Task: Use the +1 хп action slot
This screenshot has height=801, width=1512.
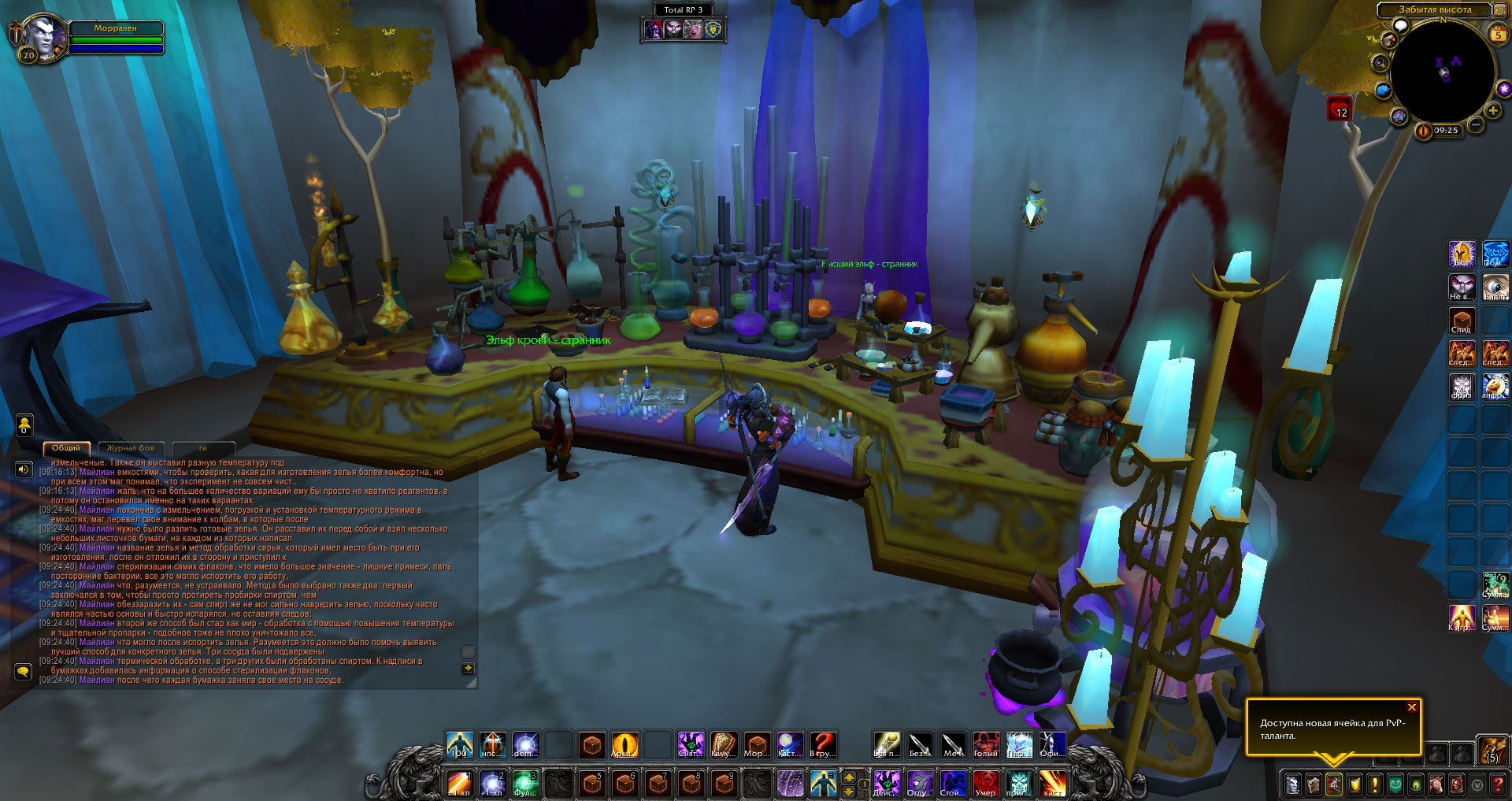Action: click(x=459, y=783)
